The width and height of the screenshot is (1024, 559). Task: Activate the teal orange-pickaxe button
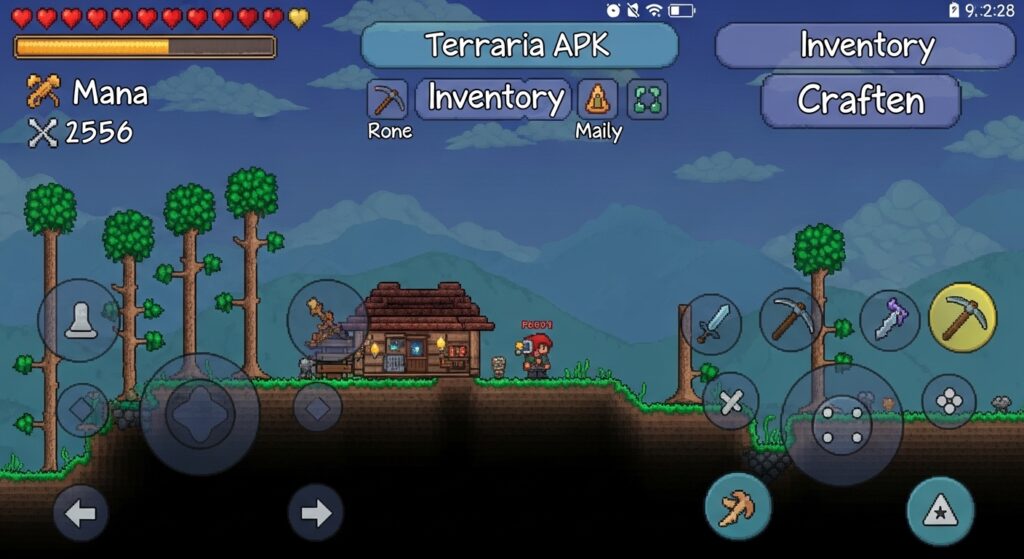[x=738, y=506]
